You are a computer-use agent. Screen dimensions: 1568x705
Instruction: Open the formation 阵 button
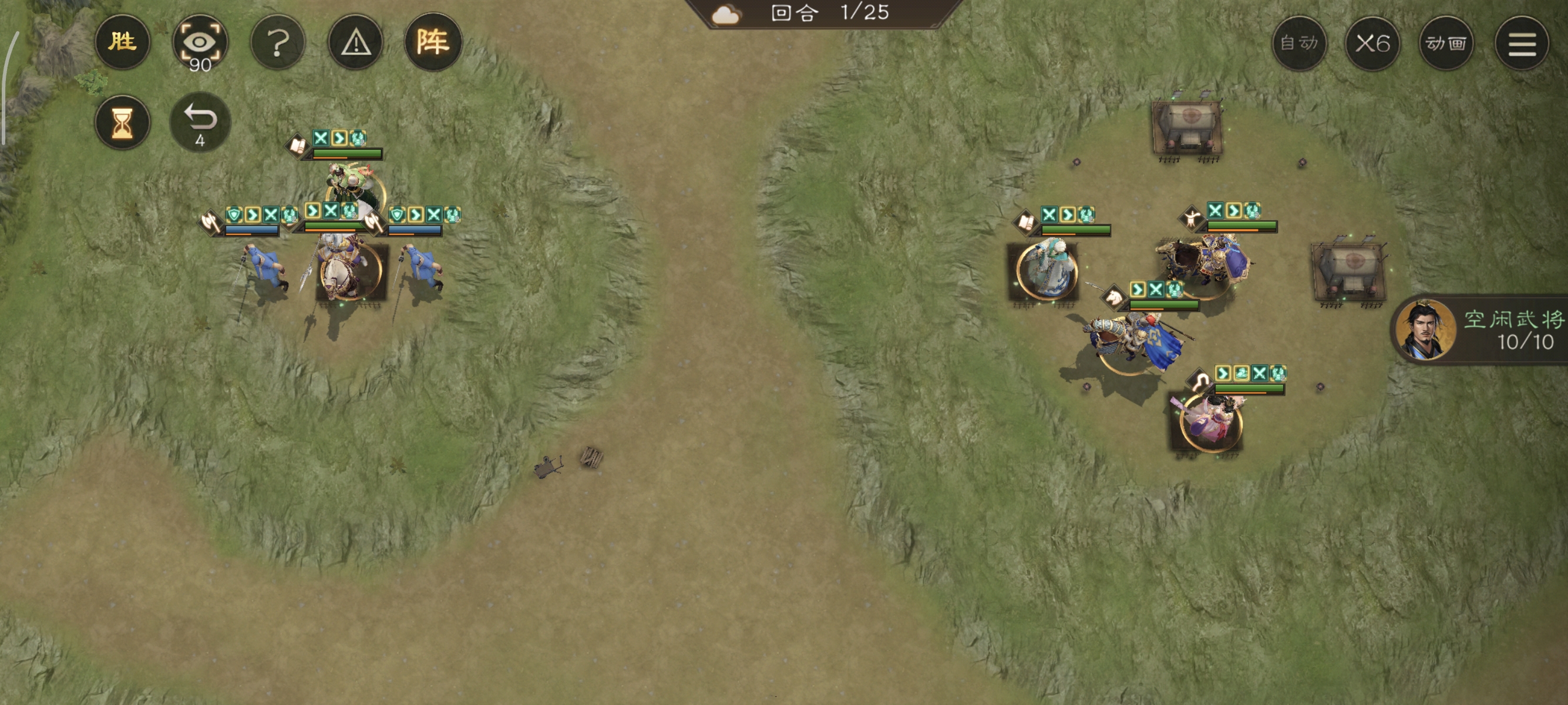433,42
